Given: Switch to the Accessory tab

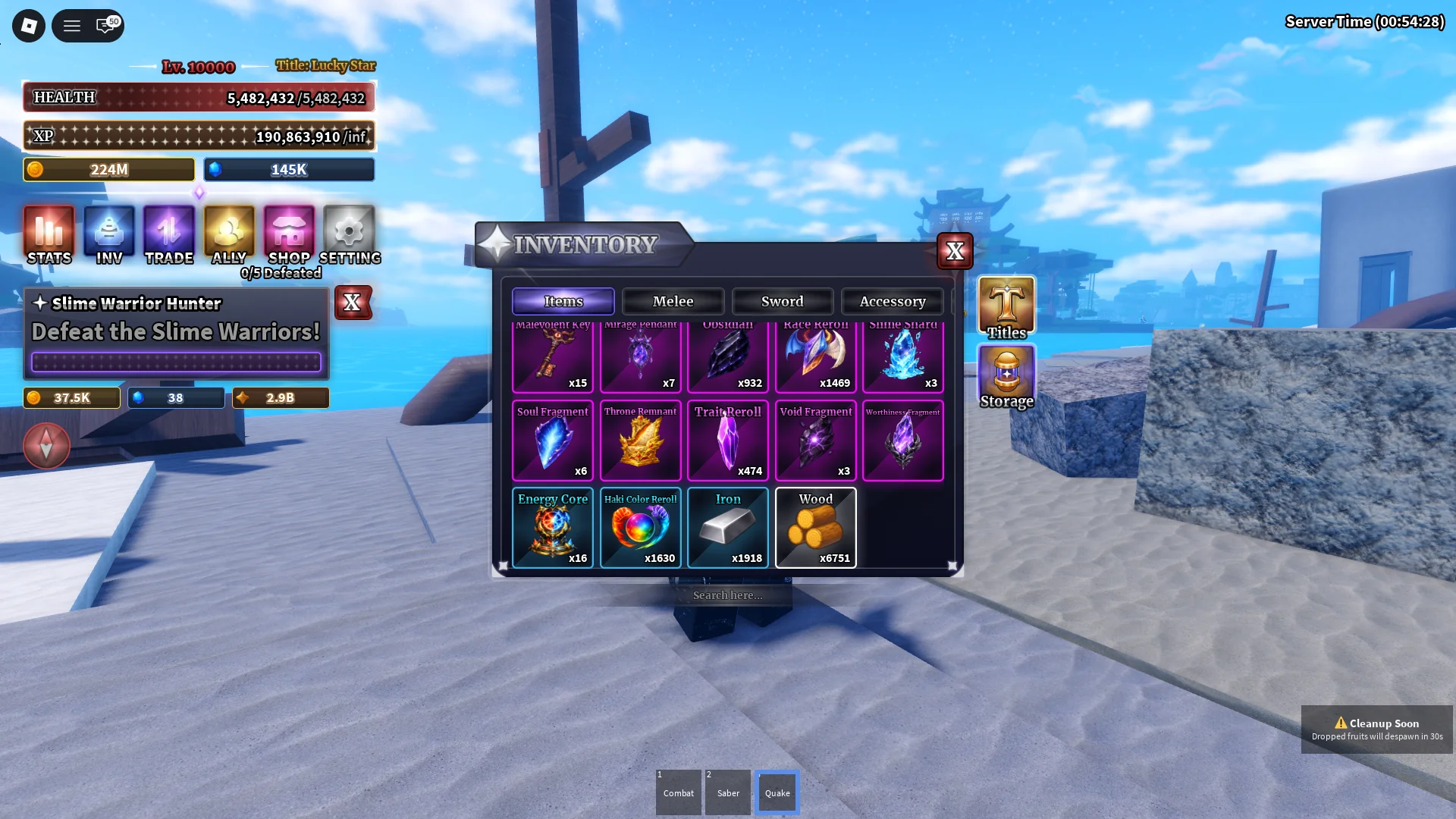Looking at the screenshot, I should click(x=893, y=301).
